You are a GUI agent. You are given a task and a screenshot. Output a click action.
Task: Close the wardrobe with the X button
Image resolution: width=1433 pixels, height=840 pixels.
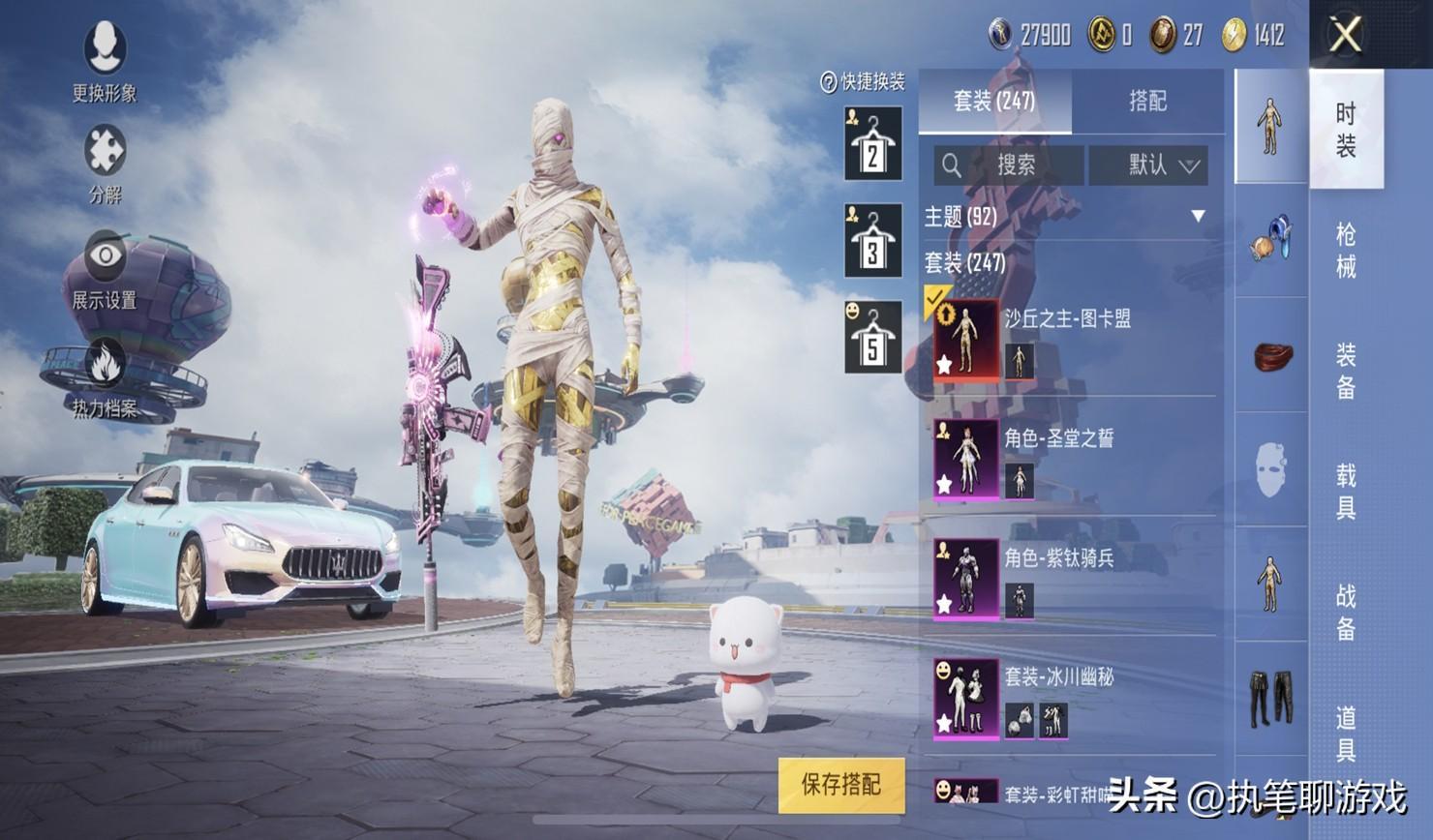[x=1346, y=36]
